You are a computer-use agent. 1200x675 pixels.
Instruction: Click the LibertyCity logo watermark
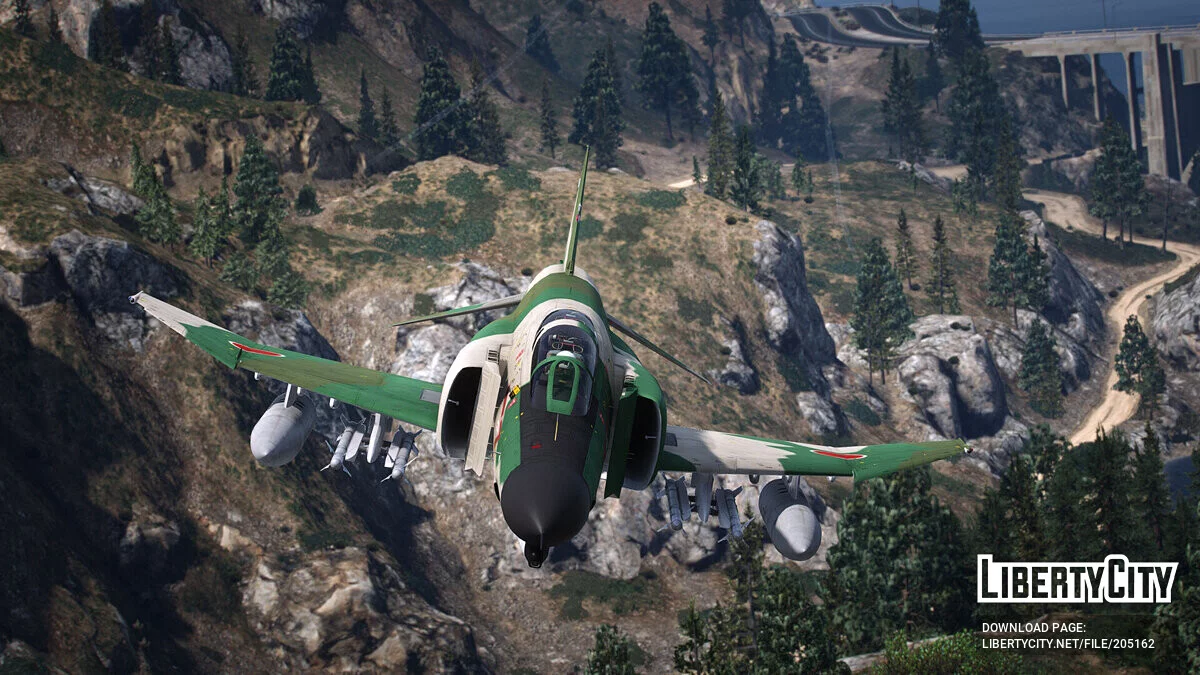pyautogui.click(x=1077, y=579)
